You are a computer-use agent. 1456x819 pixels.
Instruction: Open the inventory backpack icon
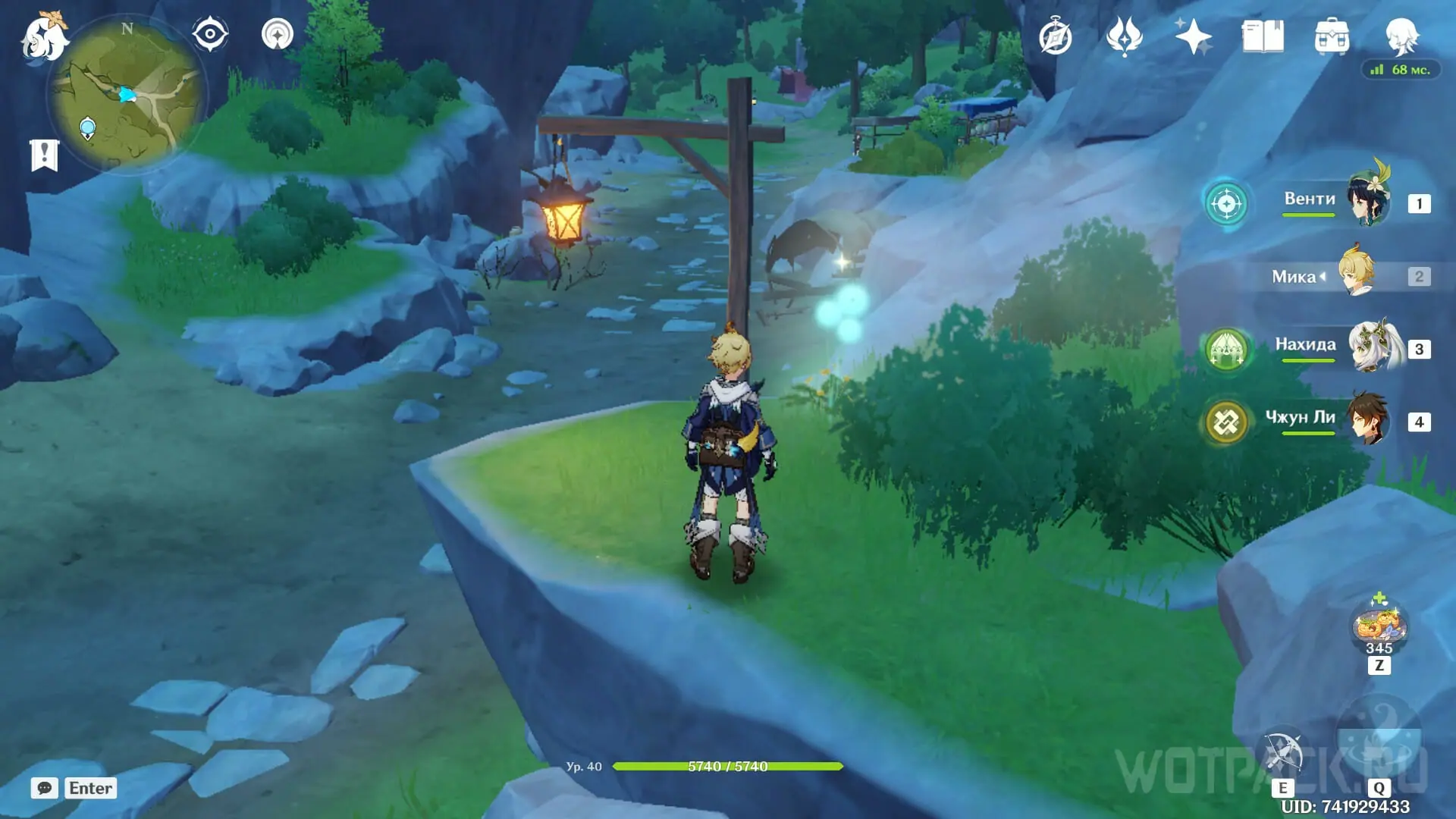1332,36
